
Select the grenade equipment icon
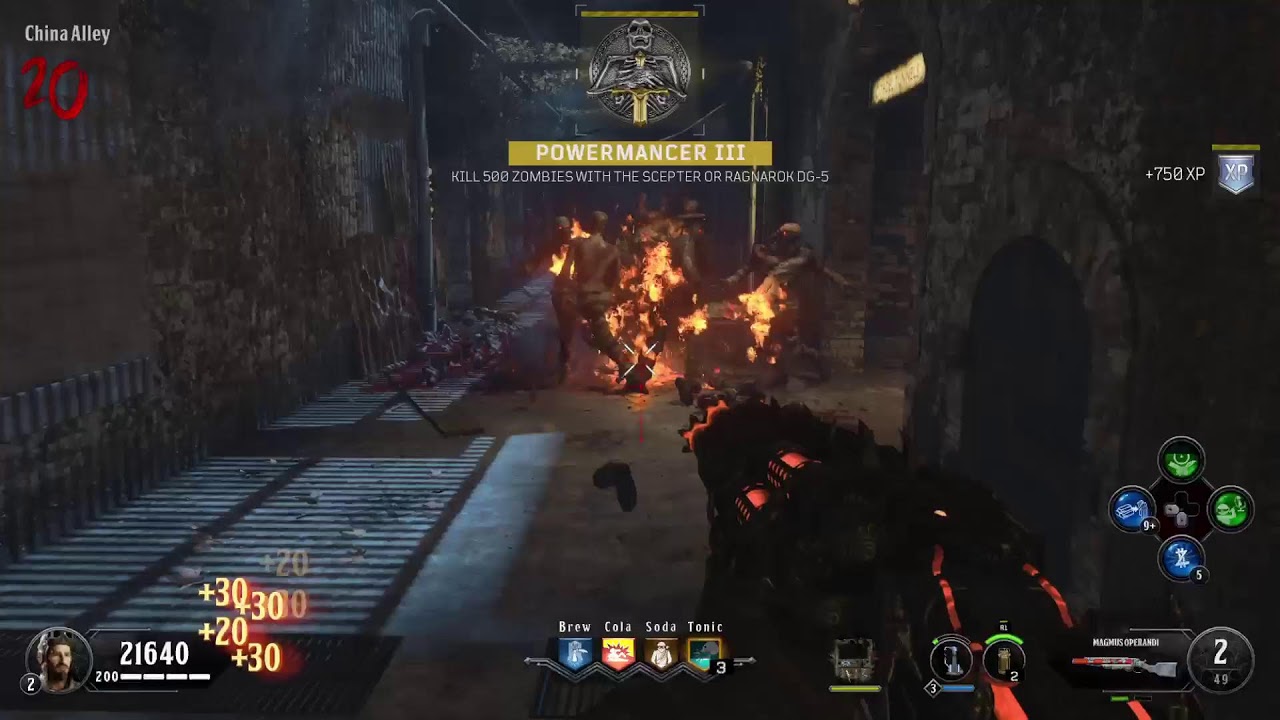tap(1003, 660)
